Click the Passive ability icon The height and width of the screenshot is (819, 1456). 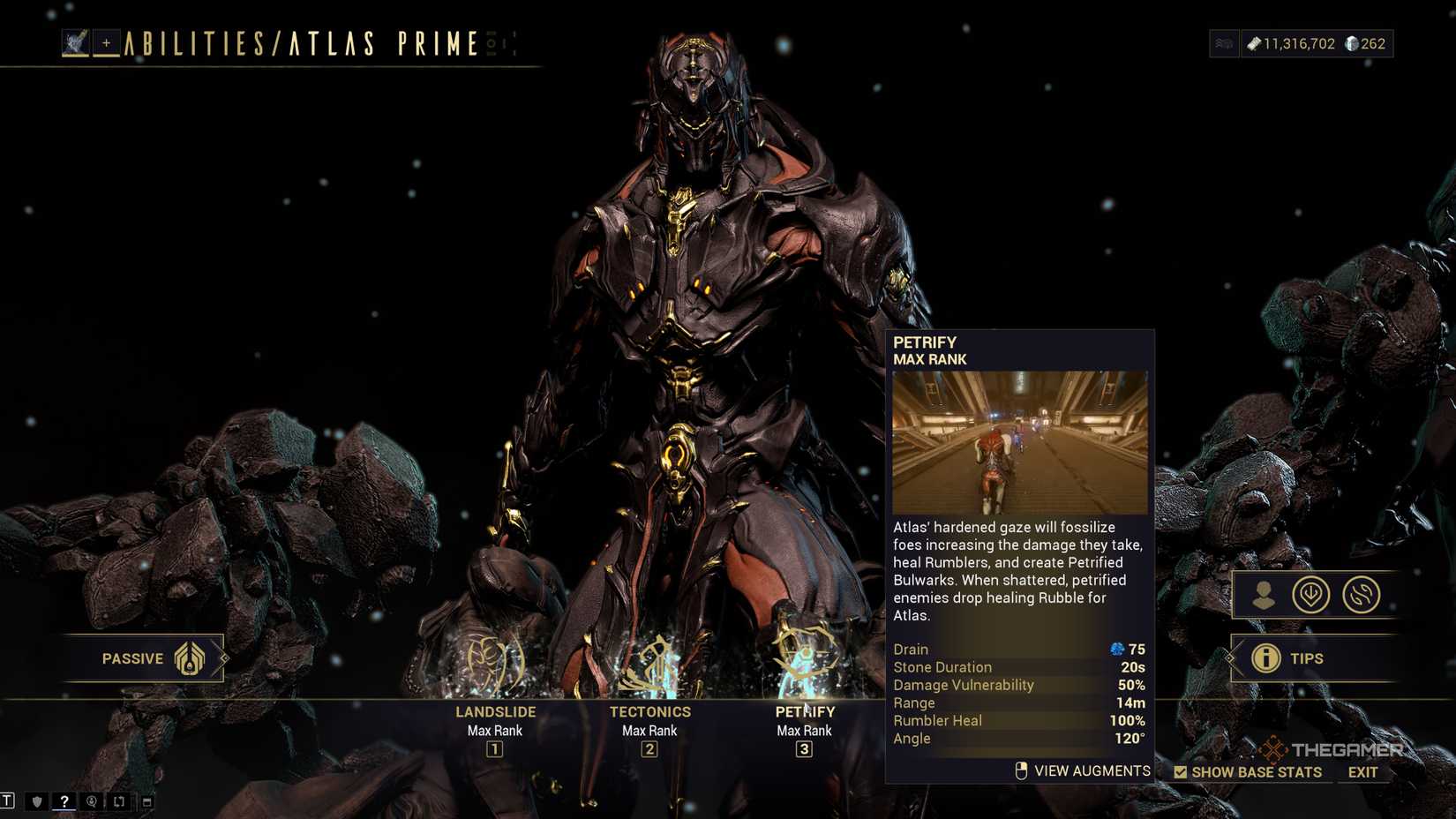click(190, 658)
